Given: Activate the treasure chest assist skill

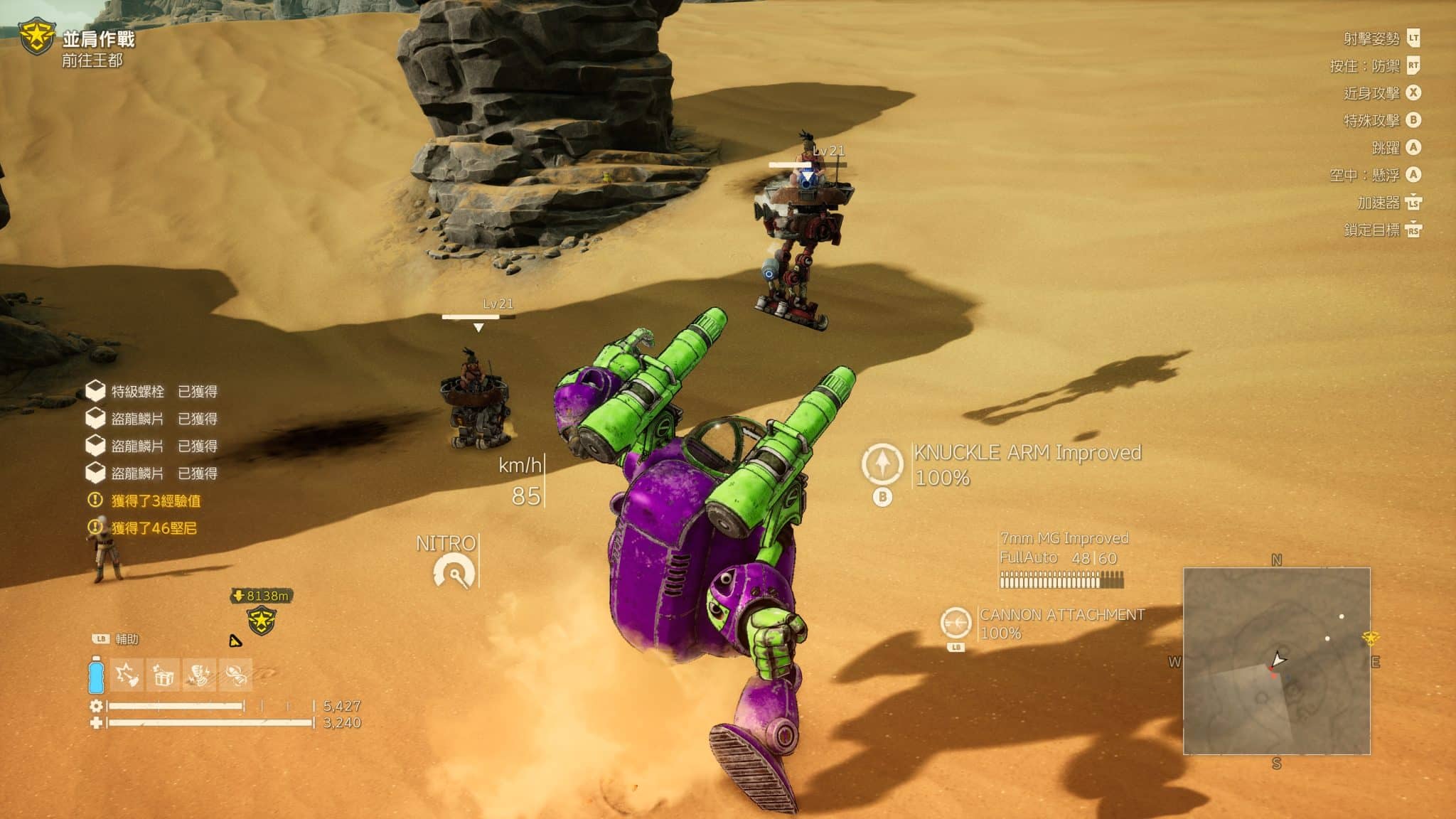Looking at the screenshot, I should point(164,675).
